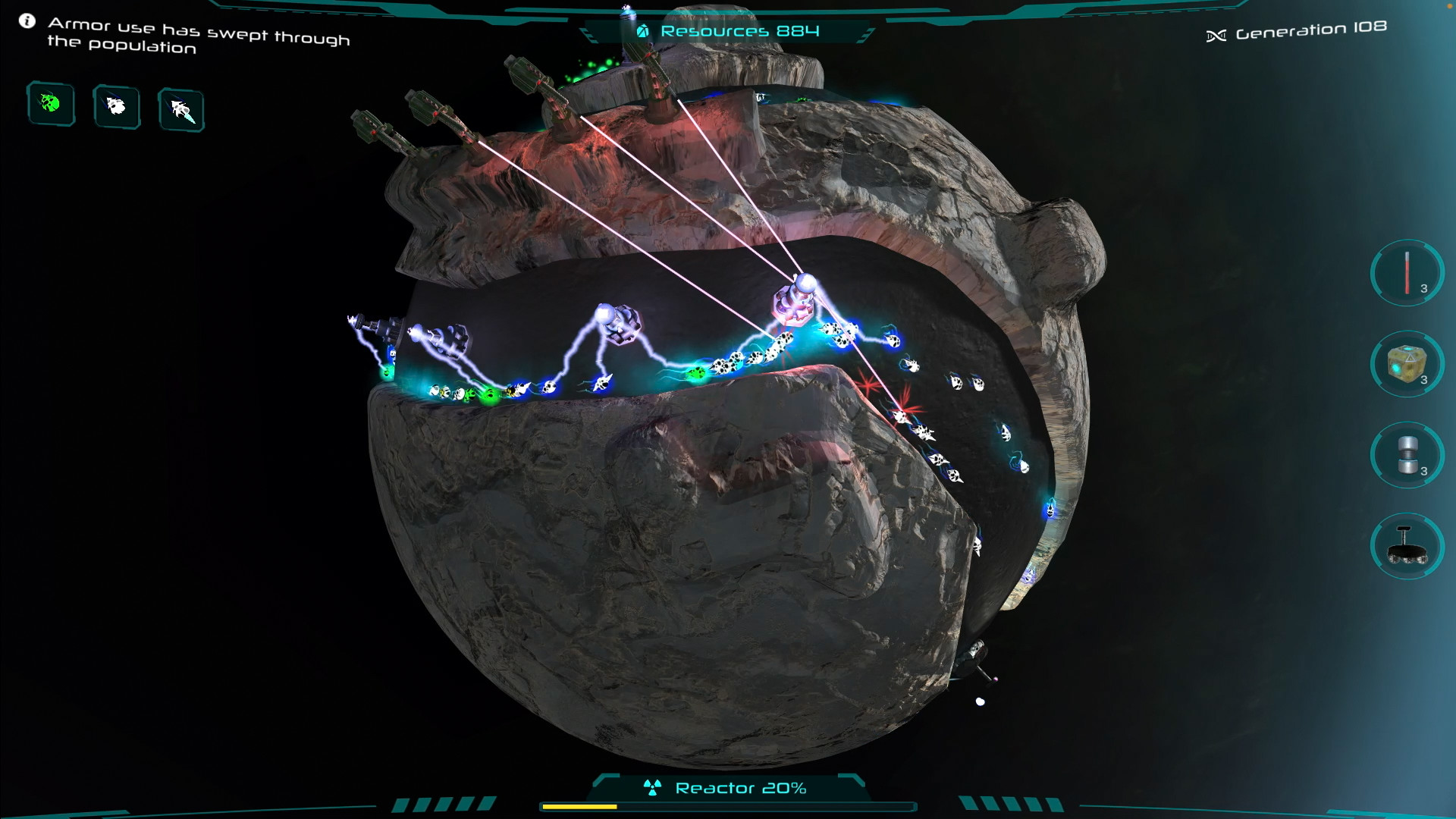
Task: Select the white alien creature icon
Action: 115,108
